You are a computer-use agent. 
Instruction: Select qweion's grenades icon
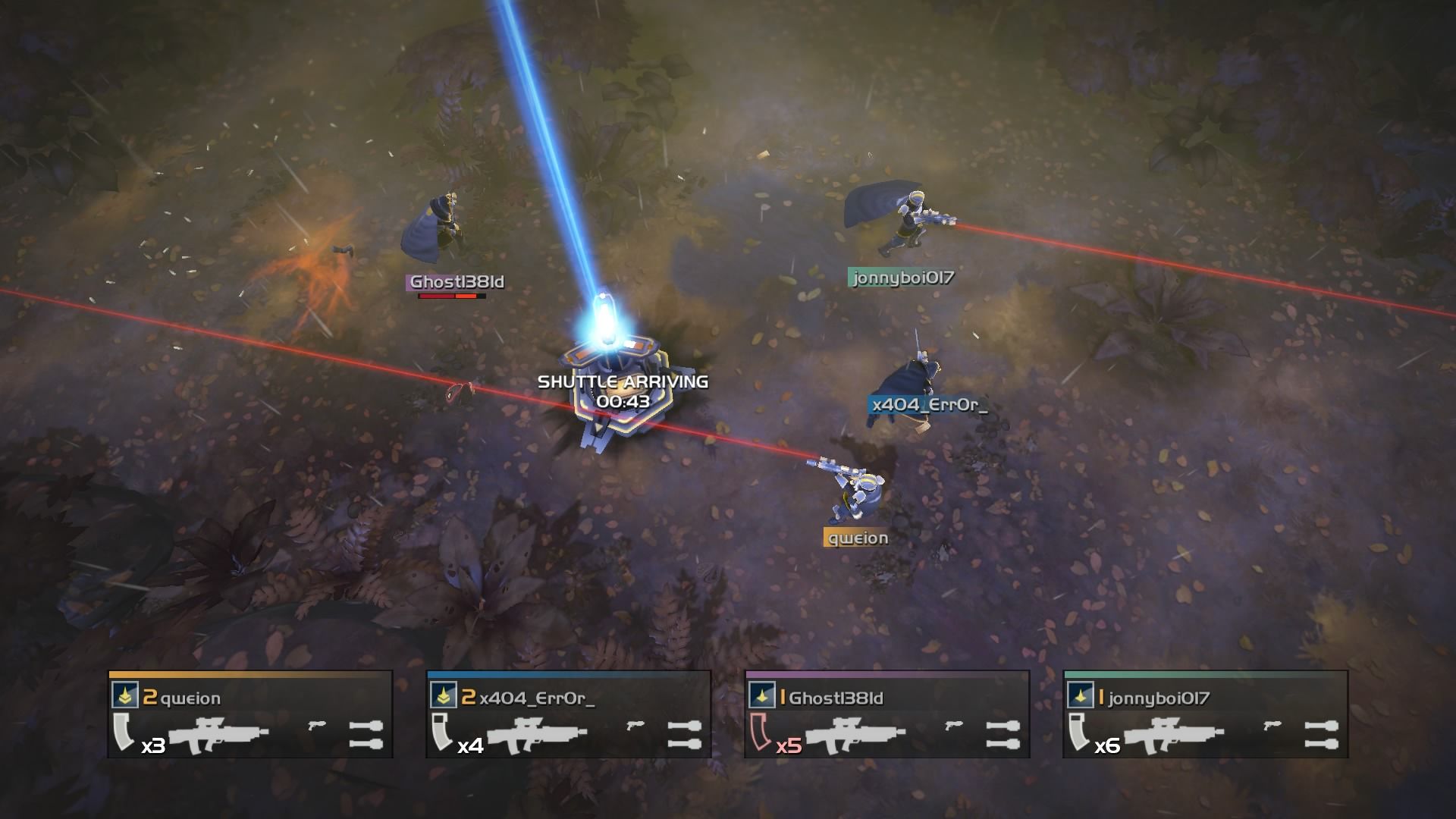[366, 734]
